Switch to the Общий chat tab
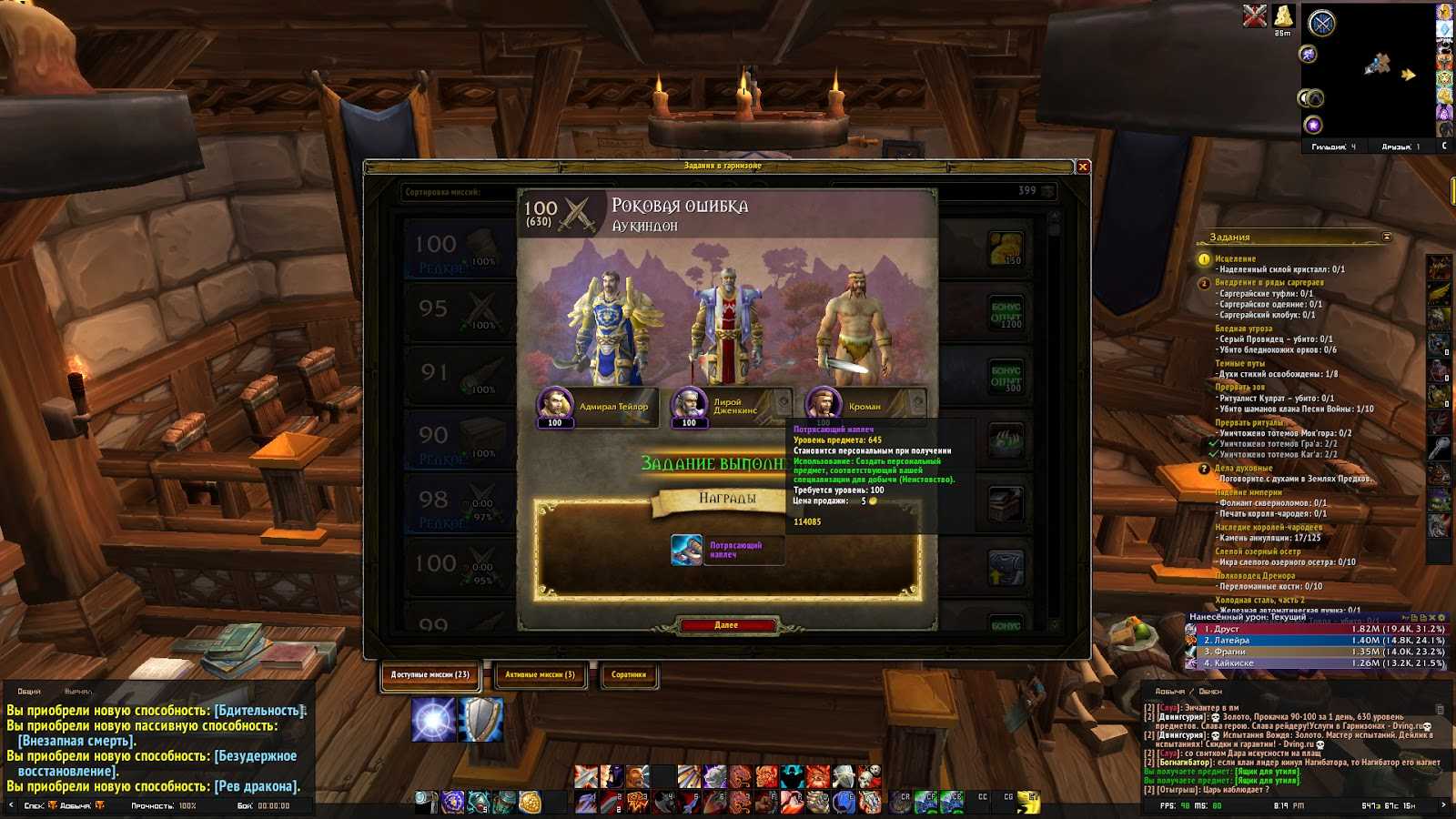The image size is (1456, 819). pyautogui.click(x=29, y=692)
